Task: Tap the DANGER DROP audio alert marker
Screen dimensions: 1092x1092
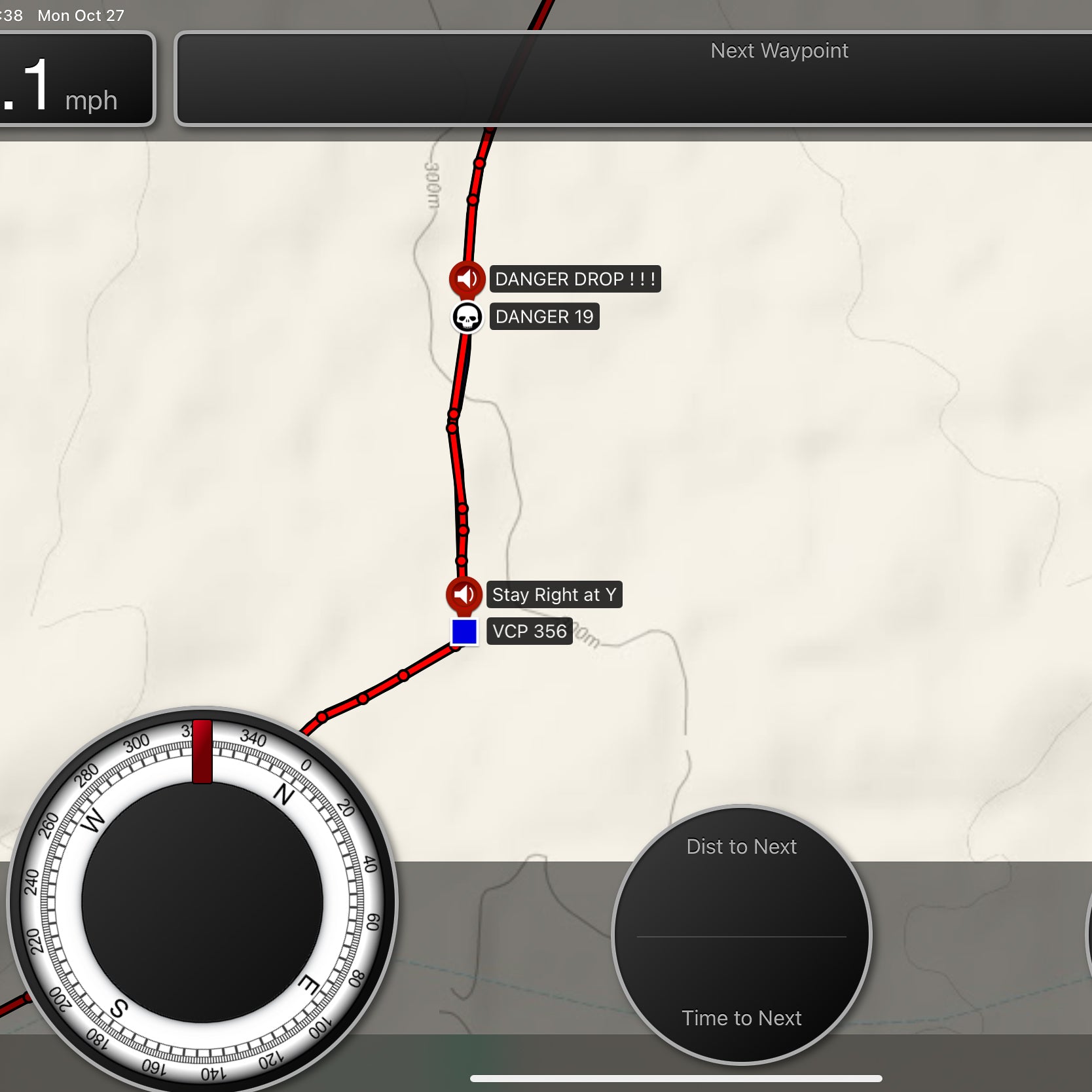Action: coord(467,279)
